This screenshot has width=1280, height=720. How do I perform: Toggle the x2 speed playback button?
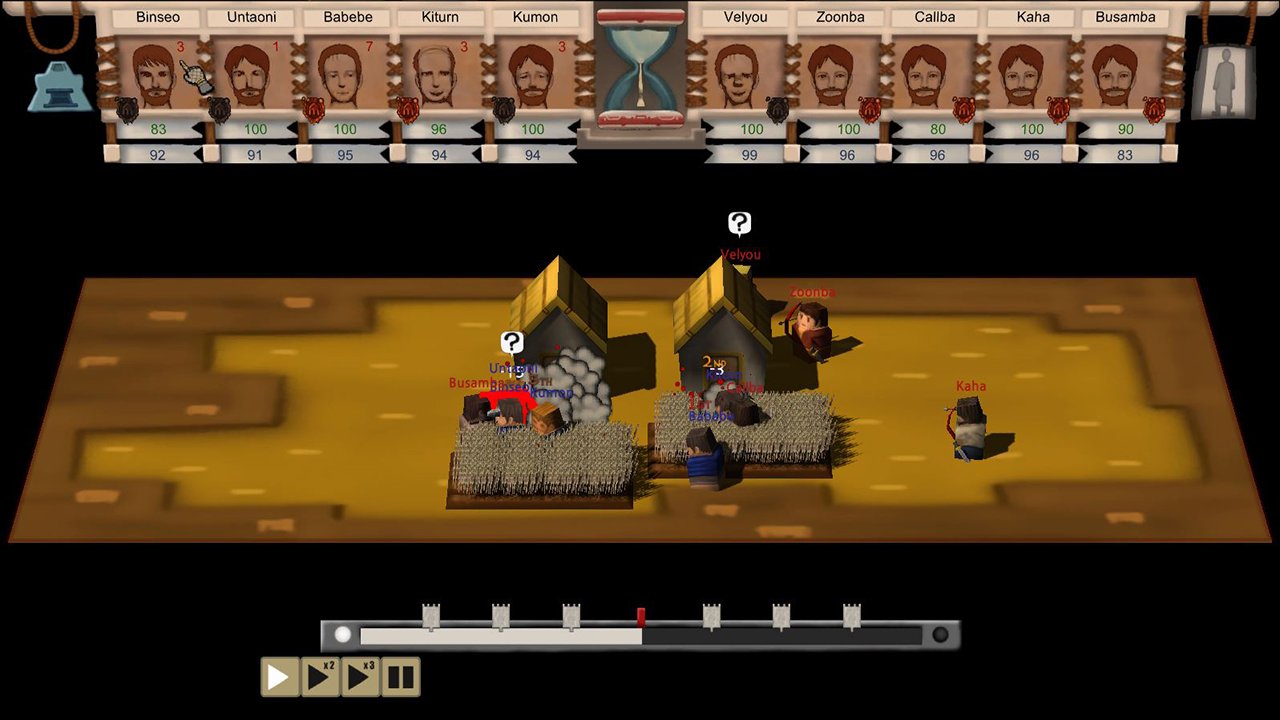pyautogui.click(x=320, y=677)
